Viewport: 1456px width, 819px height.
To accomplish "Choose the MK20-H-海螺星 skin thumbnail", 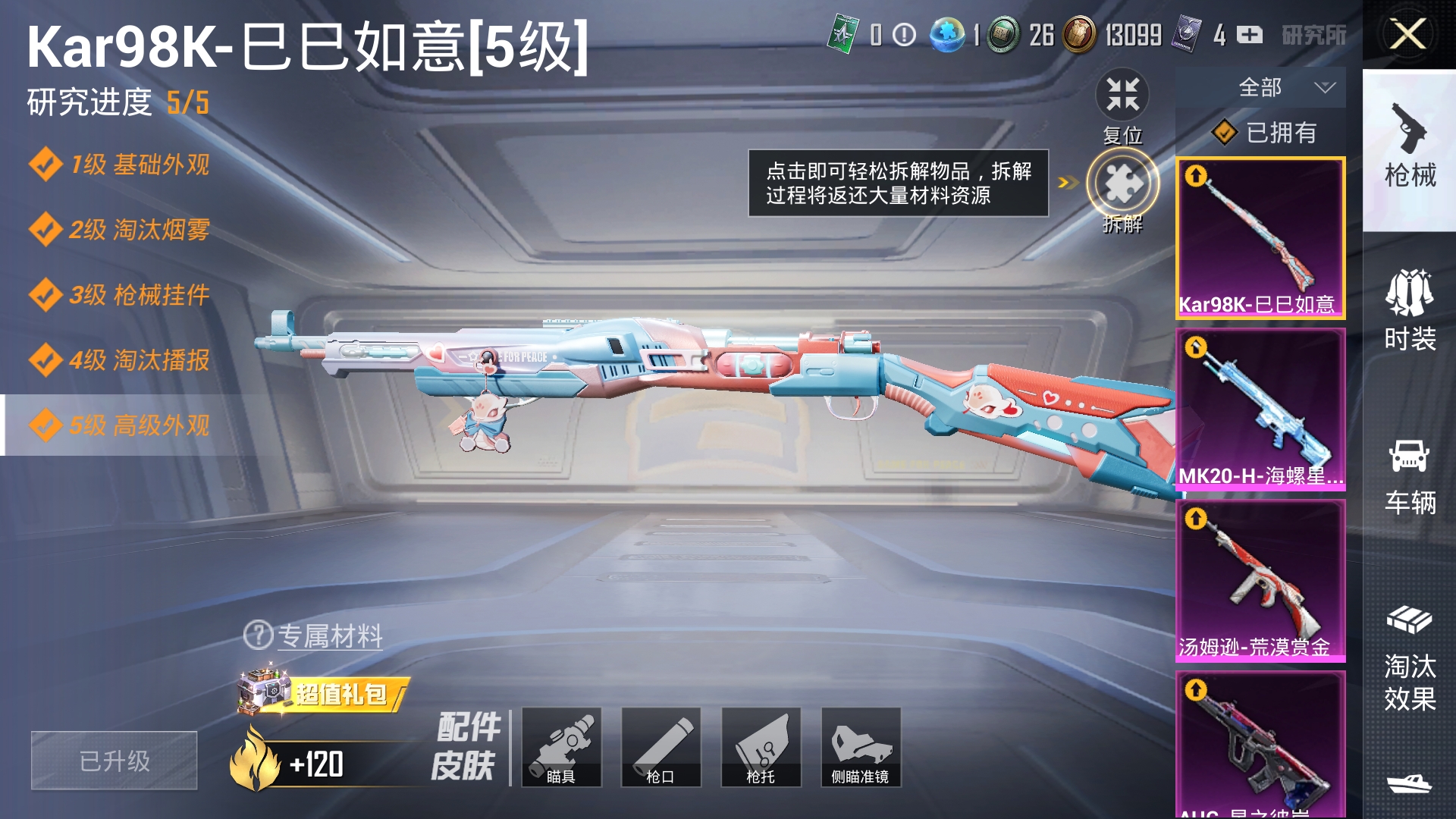I will pyautogui.click(x=1260, y=409).
